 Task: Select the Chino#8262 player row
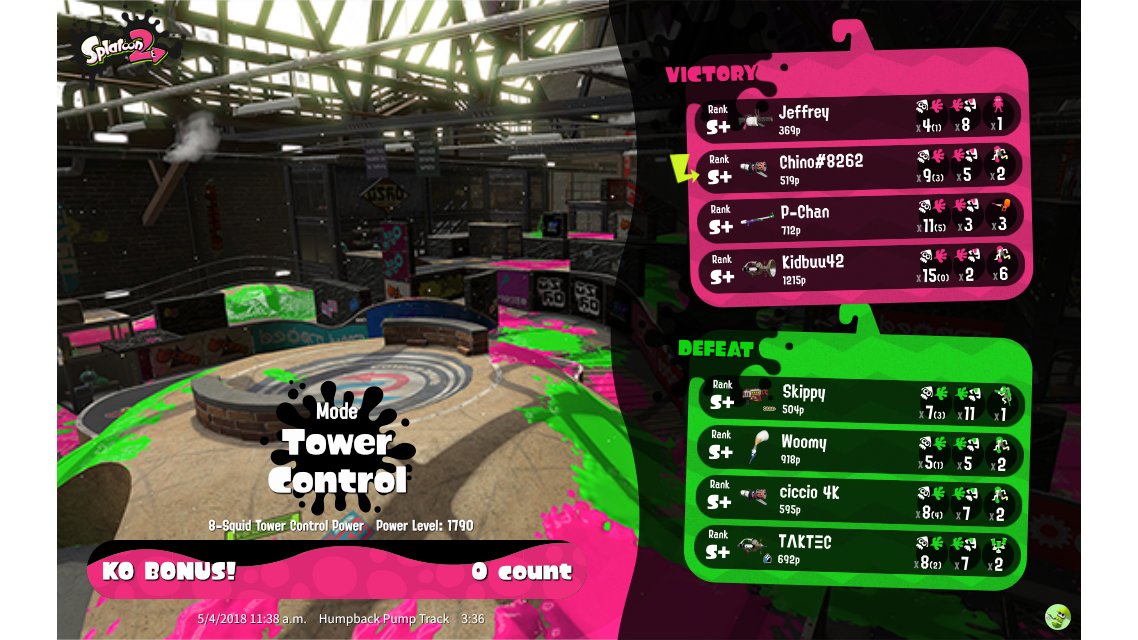point(860,168)
